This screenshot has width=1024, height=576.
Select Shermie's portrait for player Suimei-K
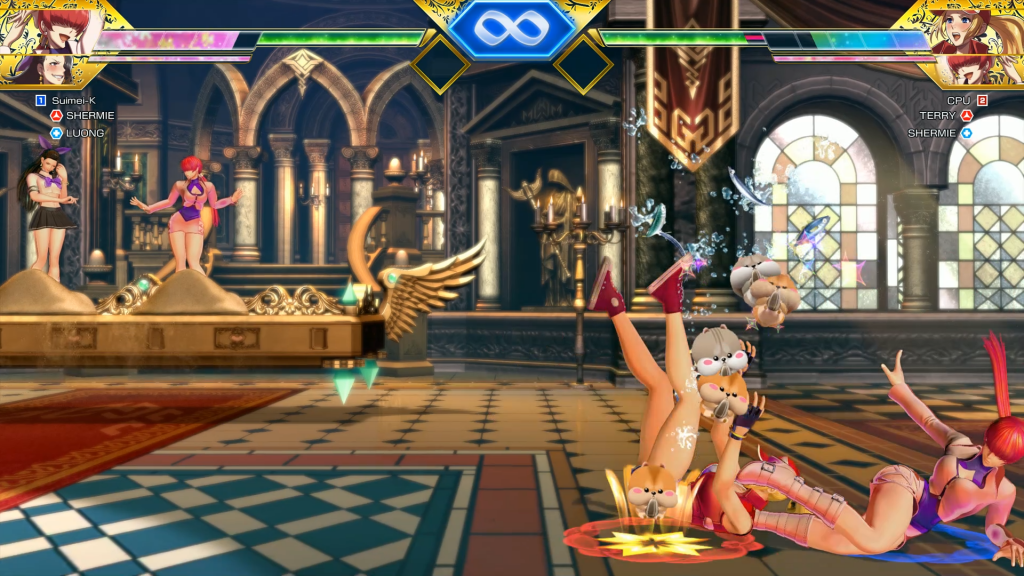(45, 25)
